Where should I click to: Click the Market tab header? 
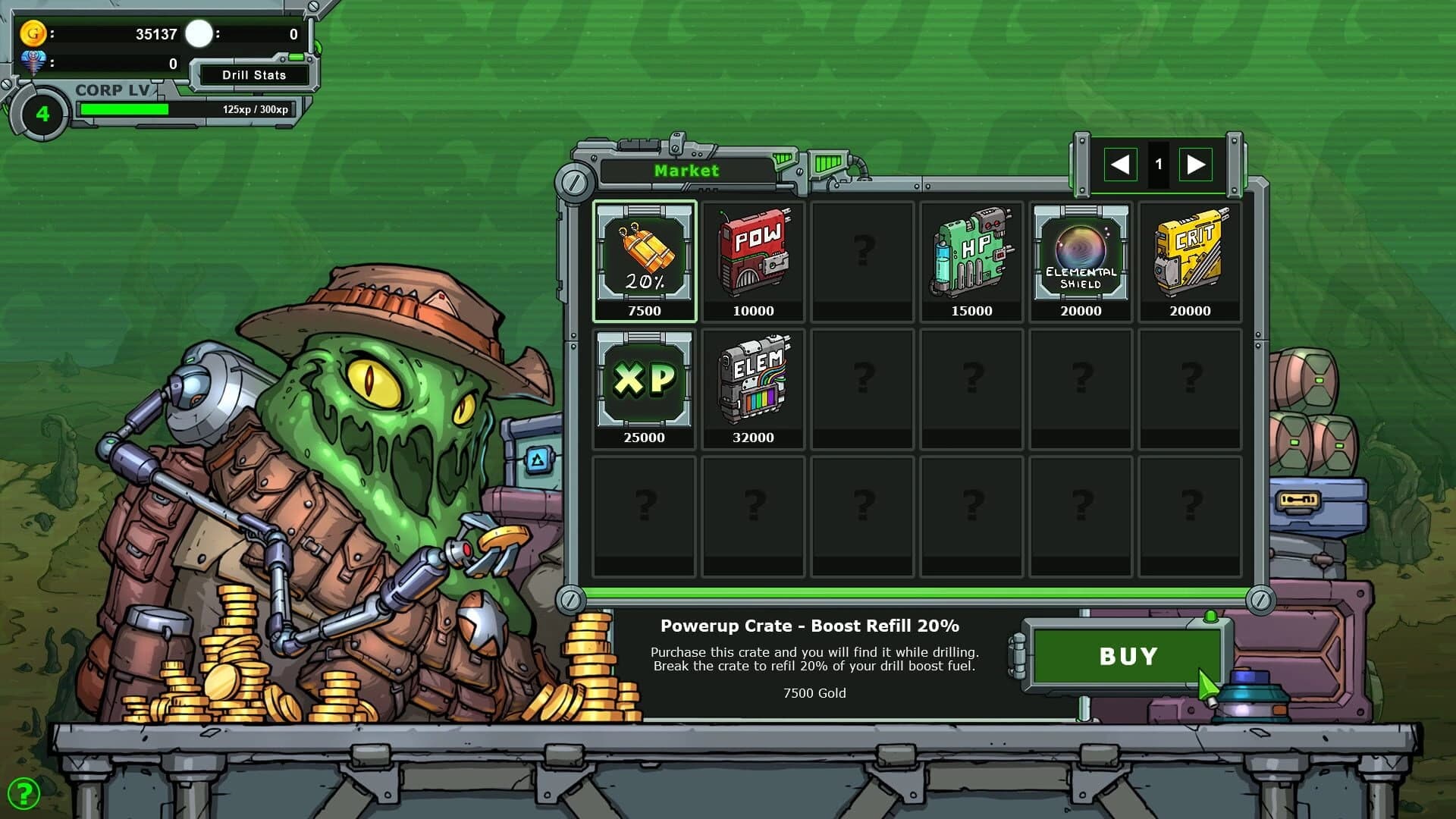coord(686,171)
